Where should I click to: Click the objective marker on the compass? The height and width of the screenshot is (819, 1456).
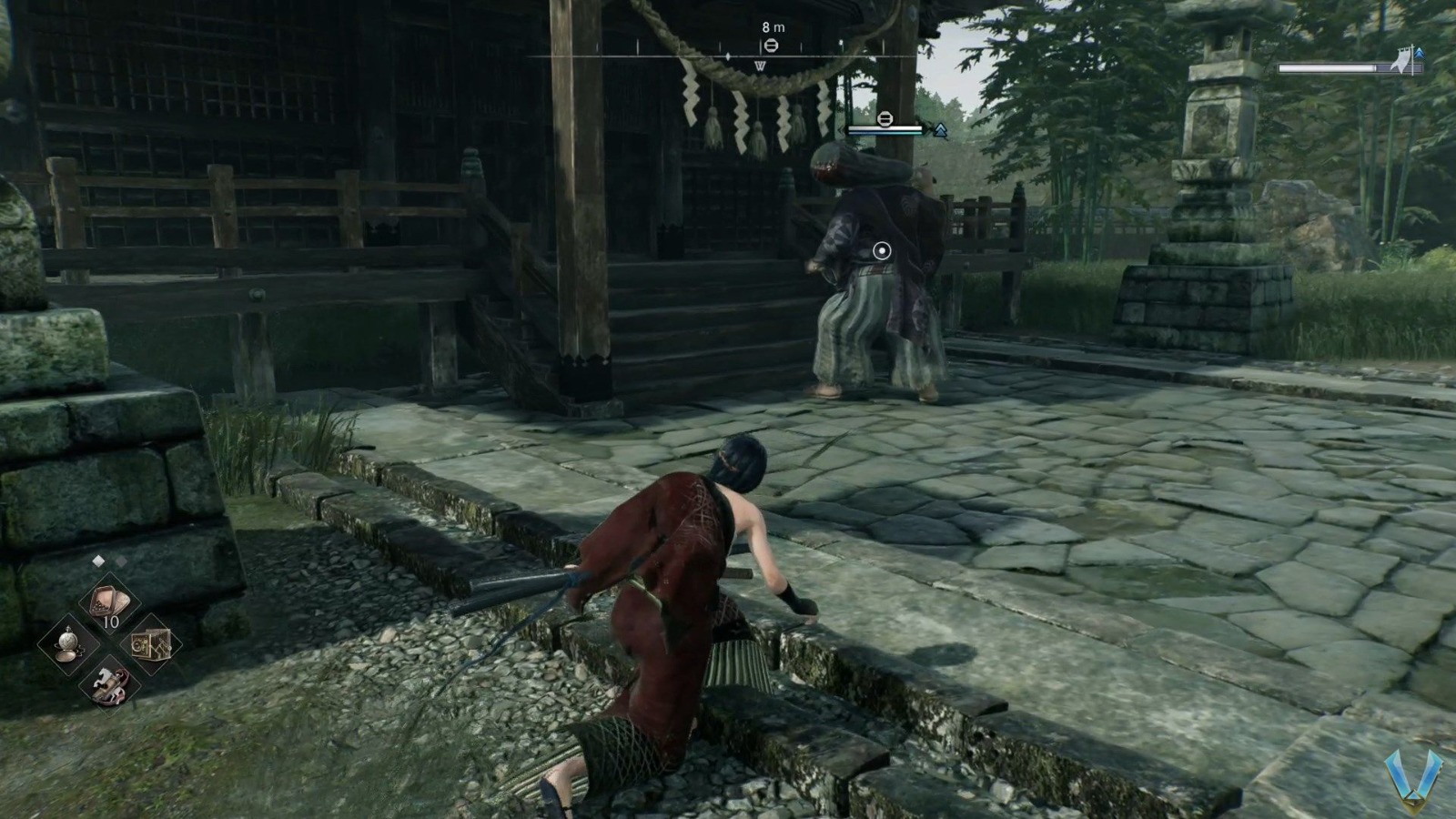pos(772,45)
